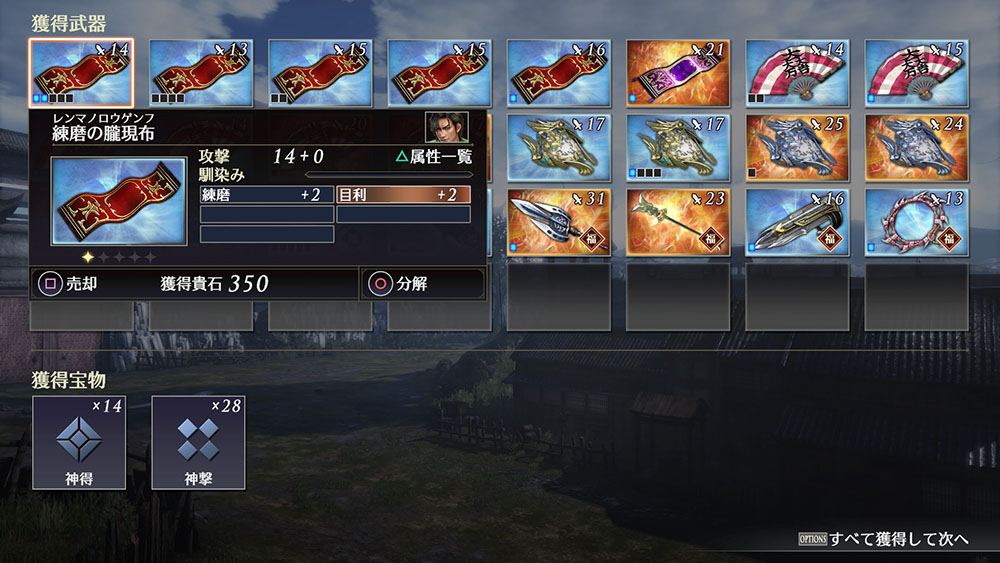Select the 目利 +2 attribute slot

pyautogui.click(x=403, y=195)
